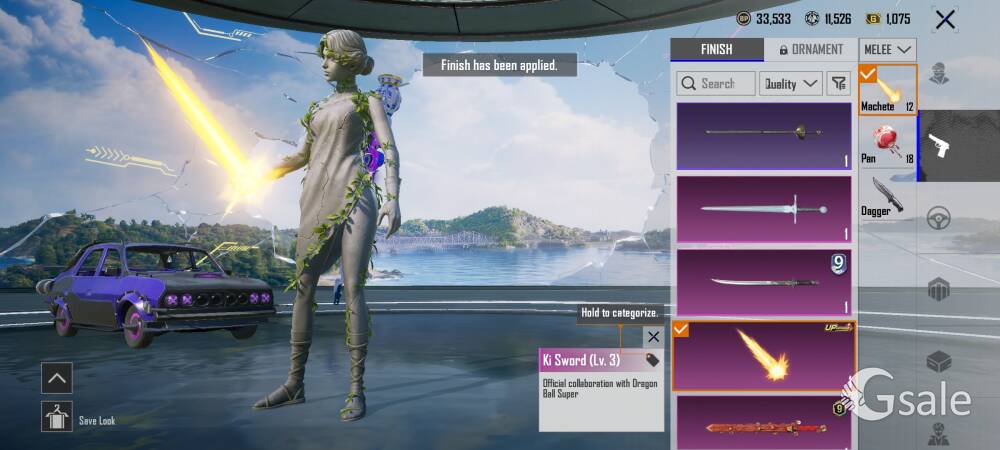
Task: Open the filter options button
Action: (839, 84)
